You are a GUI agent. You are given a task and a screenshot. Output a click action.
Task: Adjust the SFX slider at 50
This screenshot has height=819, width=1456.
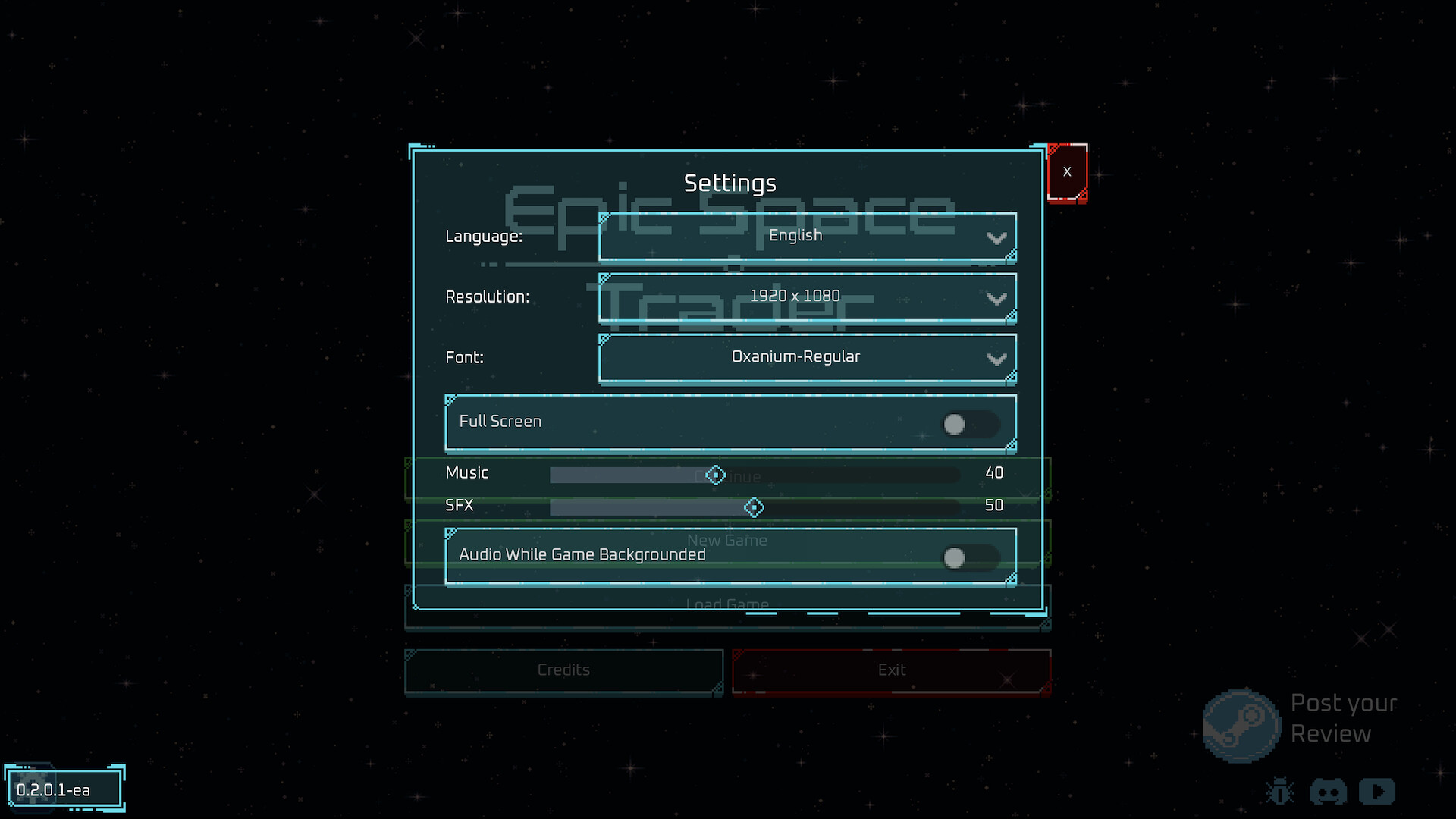pos(755,507)
